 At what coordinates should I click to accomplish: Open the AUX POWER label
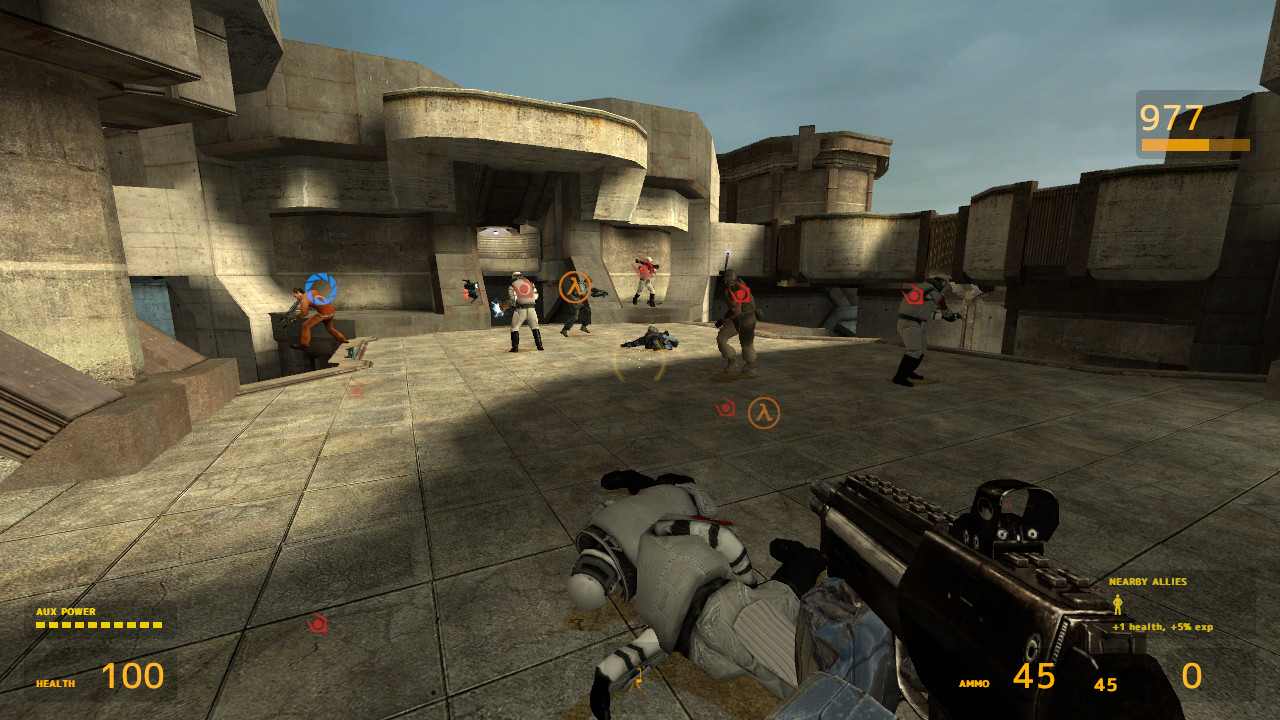[x=64, y=609]
